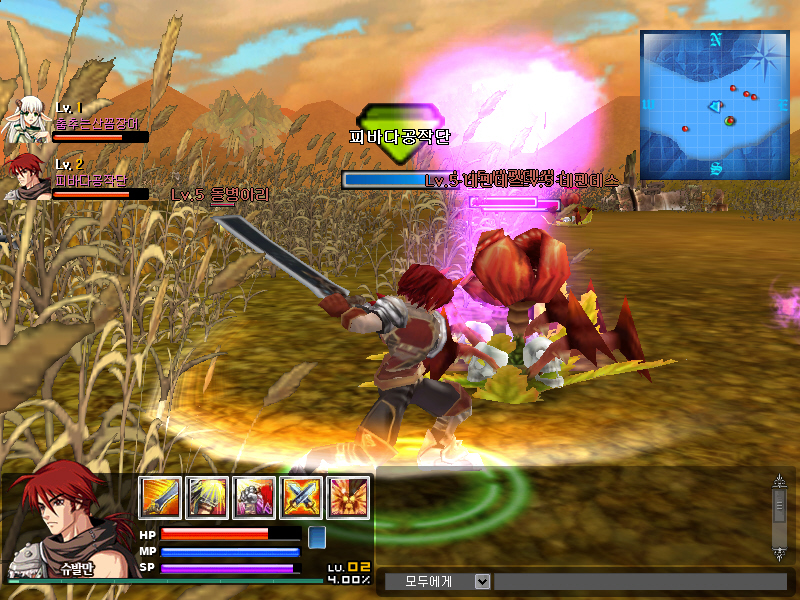Activate the crossed swords skill

(x=301, y=497)
